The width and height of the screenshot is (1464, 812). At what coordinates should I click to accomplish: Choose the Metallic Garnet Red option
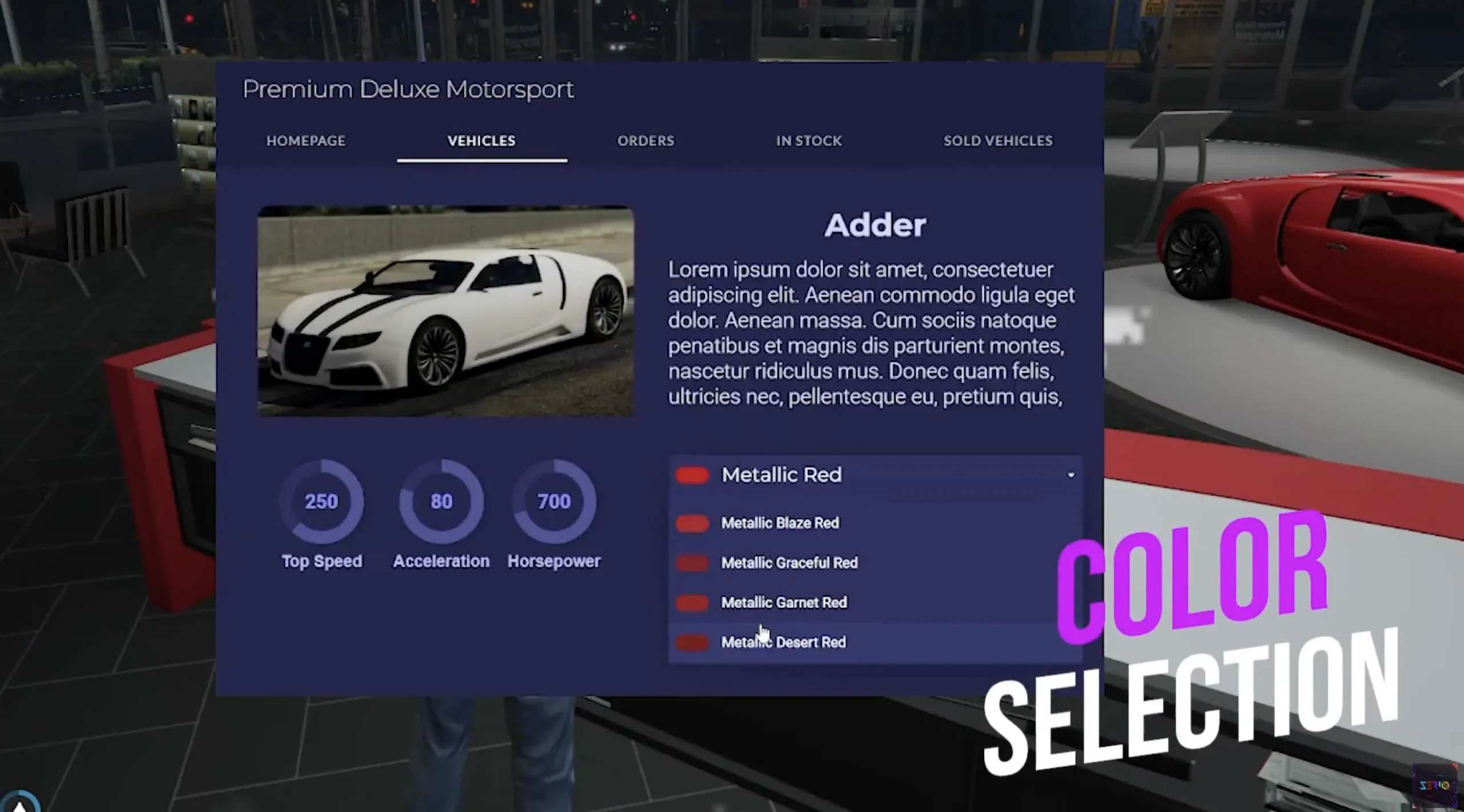[x=784, y=603]
